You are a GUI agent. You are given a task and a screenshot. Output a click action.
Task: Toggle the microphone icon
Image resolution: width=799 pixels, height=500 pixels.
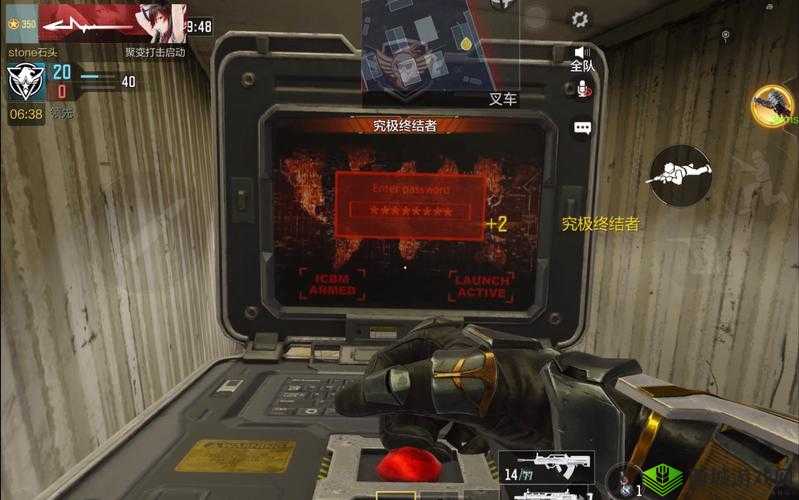point(581,90)
